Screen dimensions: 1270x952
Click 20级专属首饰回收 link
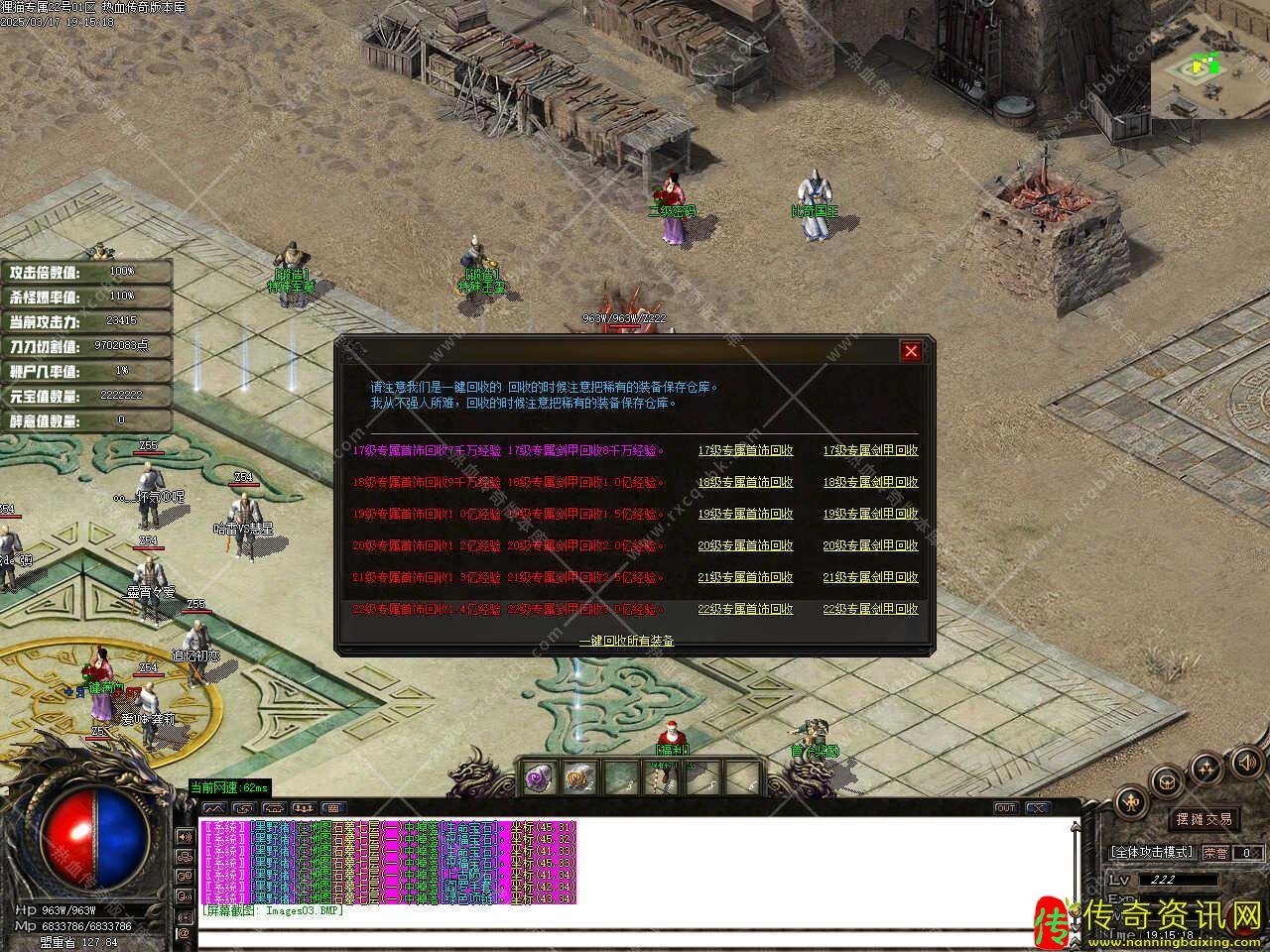(745, 545)
